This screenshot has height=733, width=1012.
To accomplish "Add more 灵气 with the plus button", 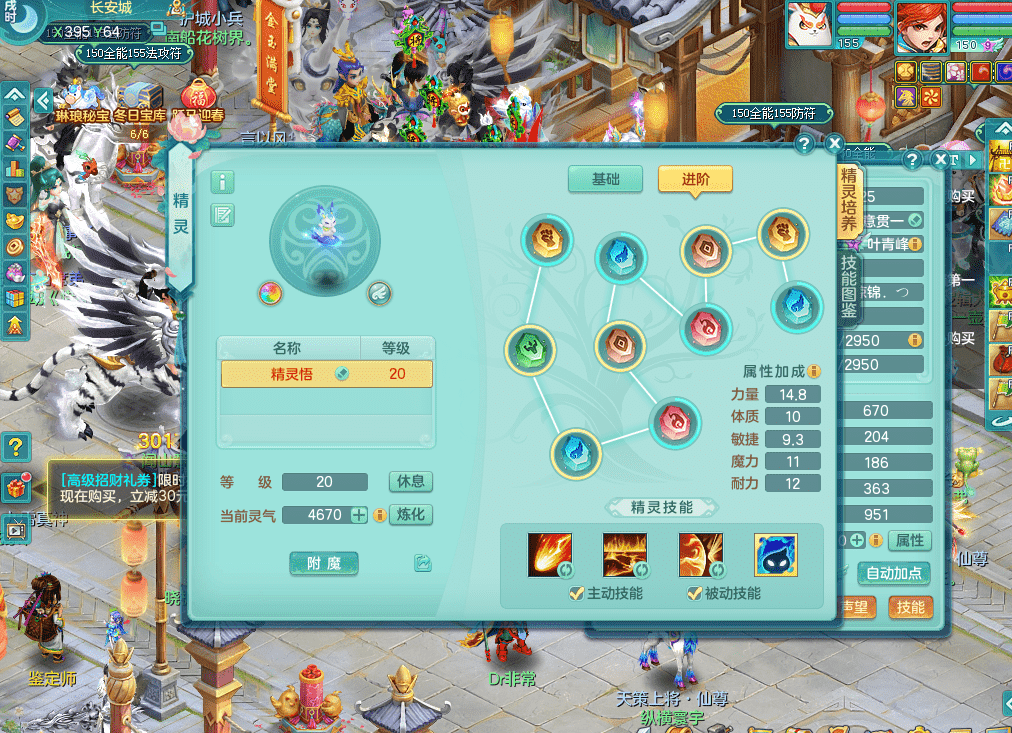I will pos(359,515).
